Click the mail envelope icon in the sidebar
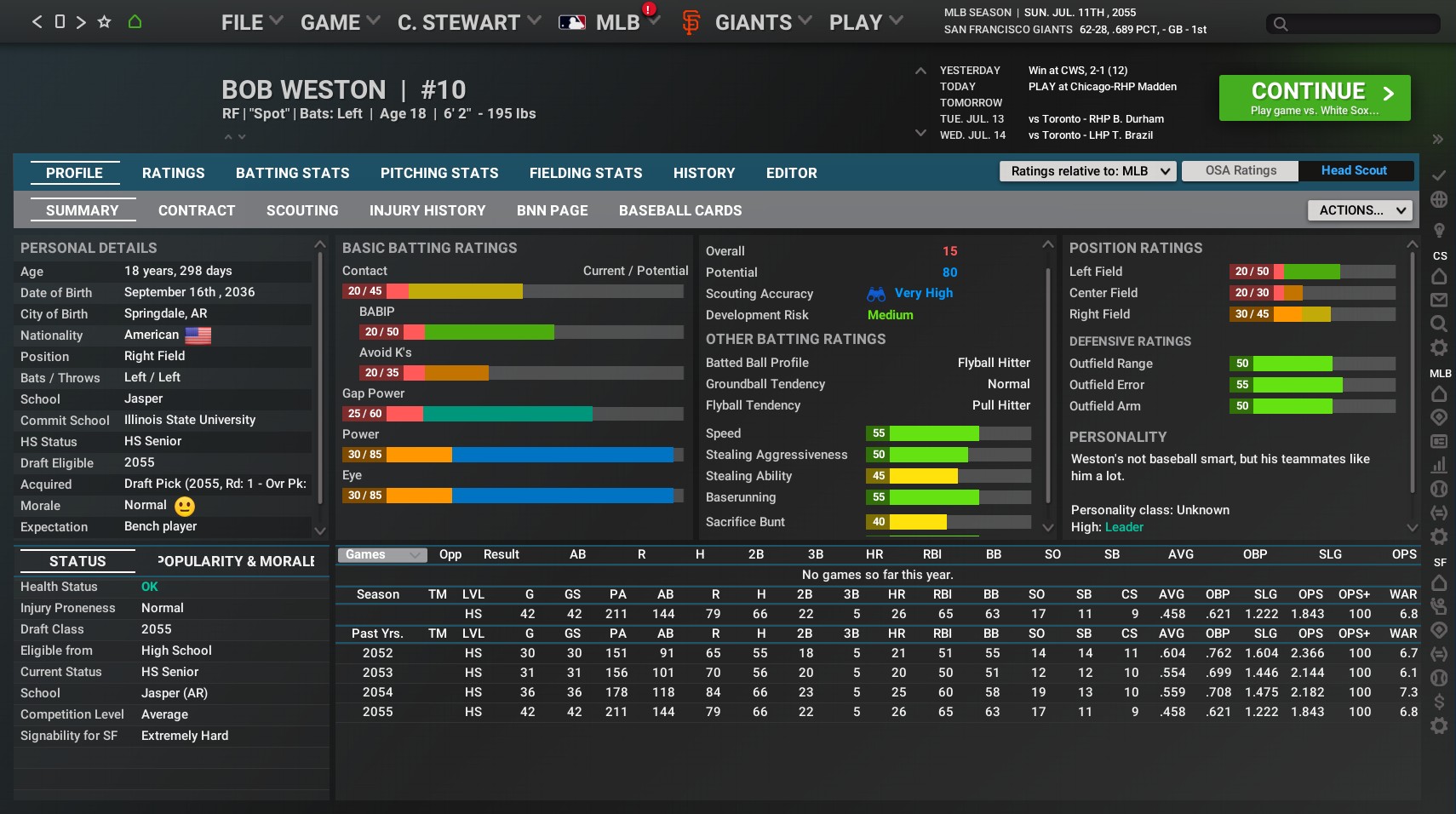This screenshot has height=814, width=1456. (x=1438, y=301)
